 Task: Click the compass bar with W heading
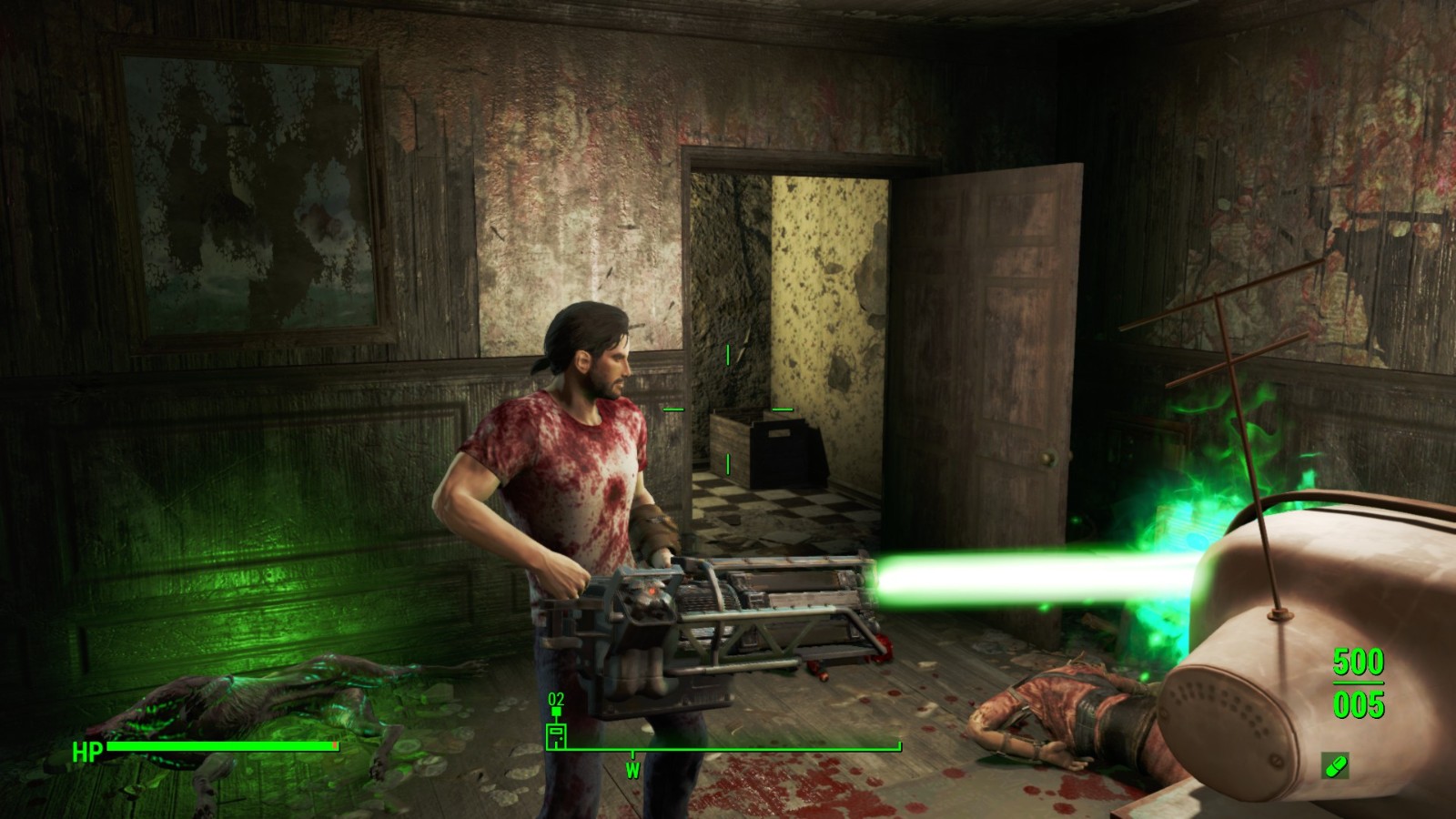pyautogui.click(x=723, y=751)
